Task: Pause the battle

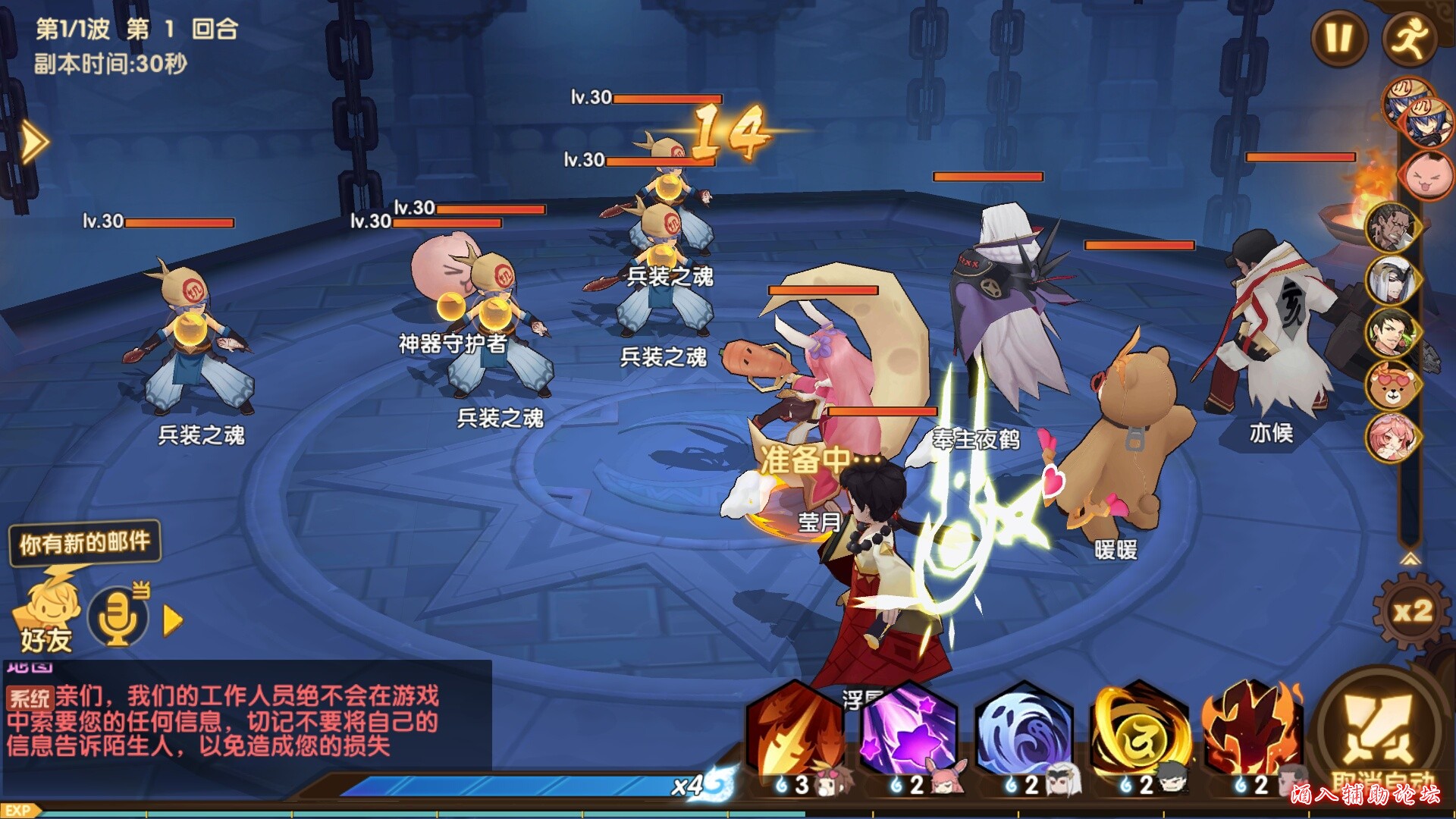Action: point(1339,38)
